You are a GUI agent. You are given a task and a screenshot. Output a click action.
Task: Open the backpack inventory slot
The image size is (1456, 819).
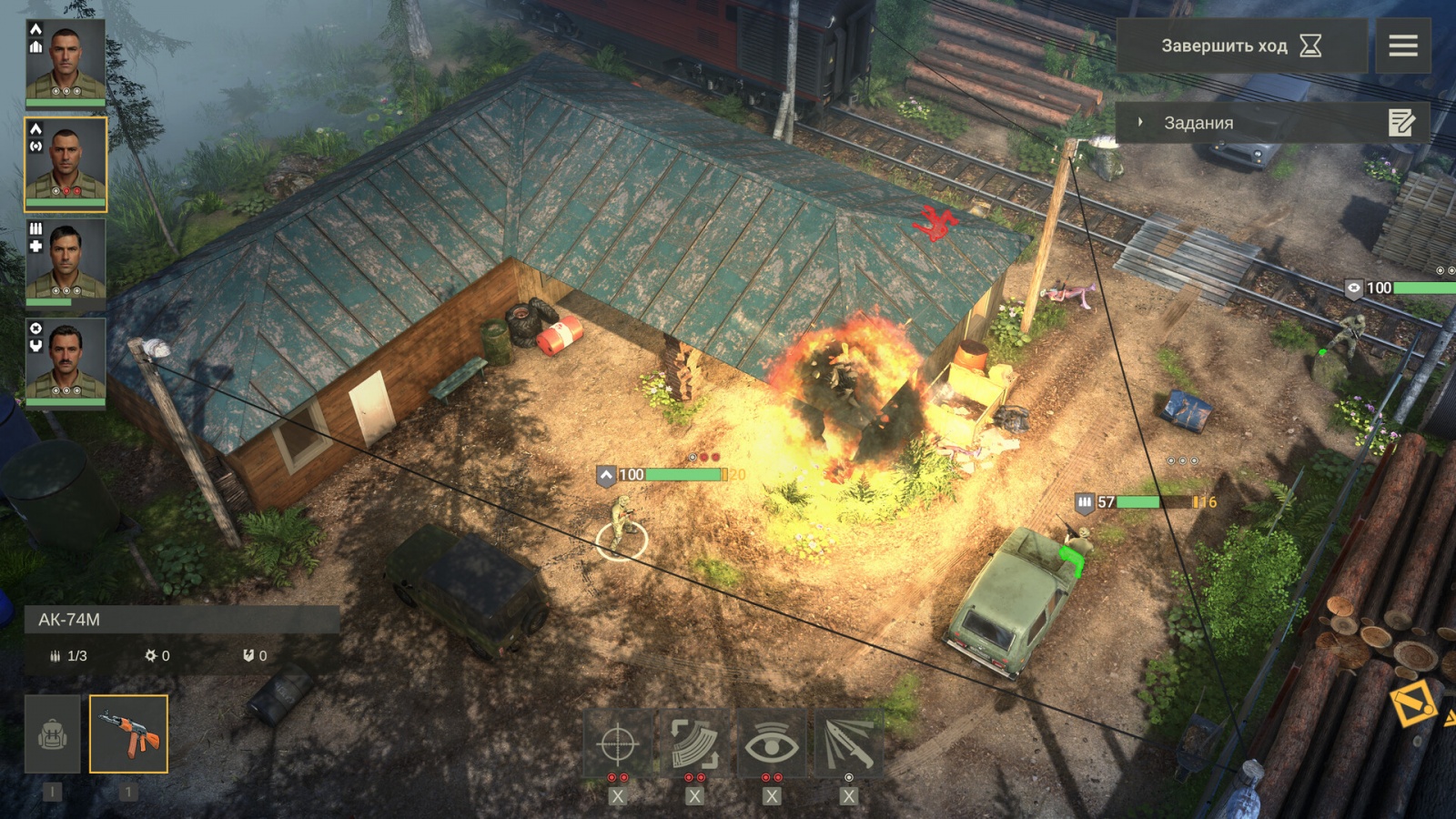(53, 734)
